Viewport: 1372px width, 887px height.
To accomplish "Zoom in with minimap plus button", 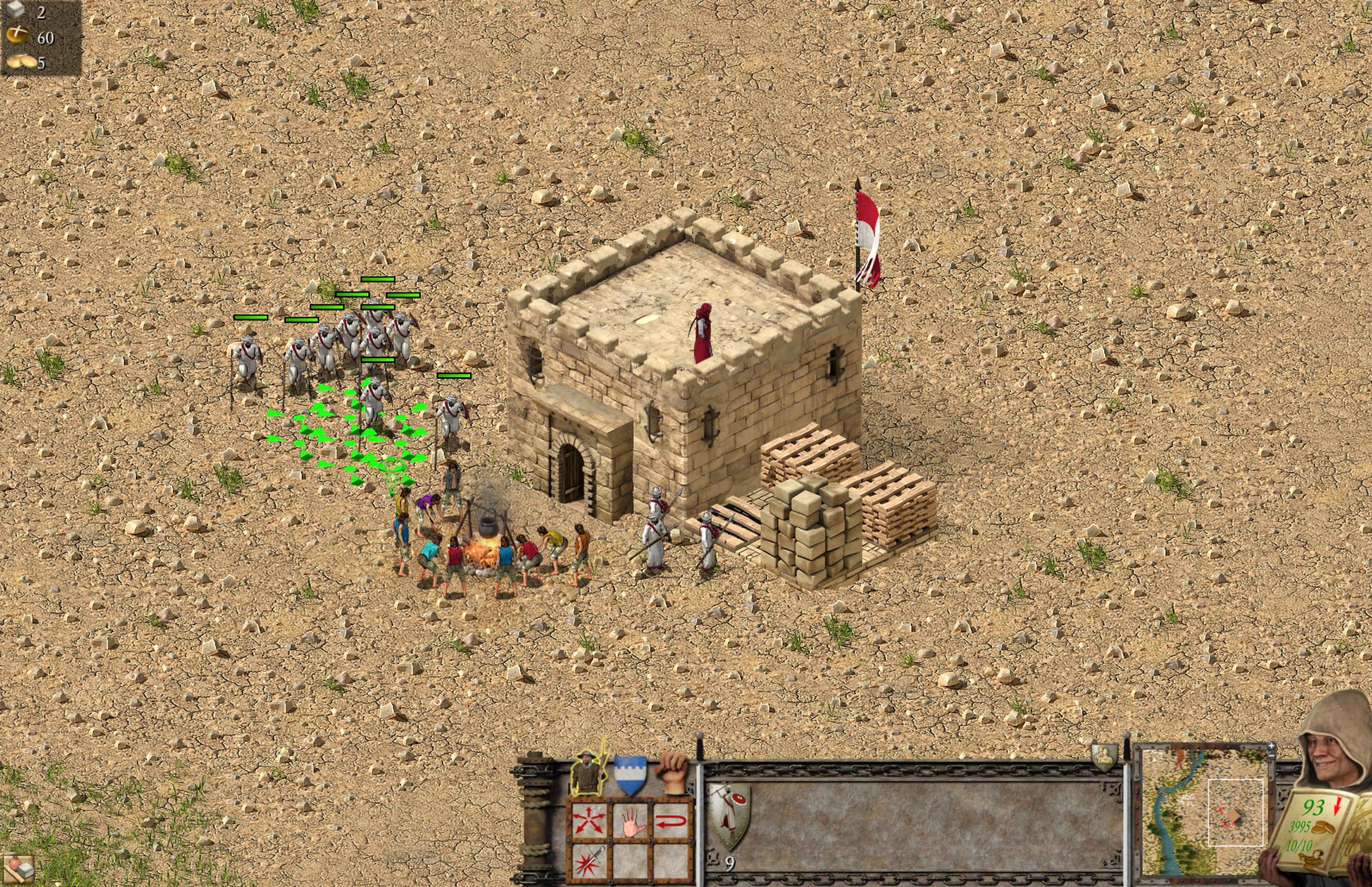I will [1272, 746].
